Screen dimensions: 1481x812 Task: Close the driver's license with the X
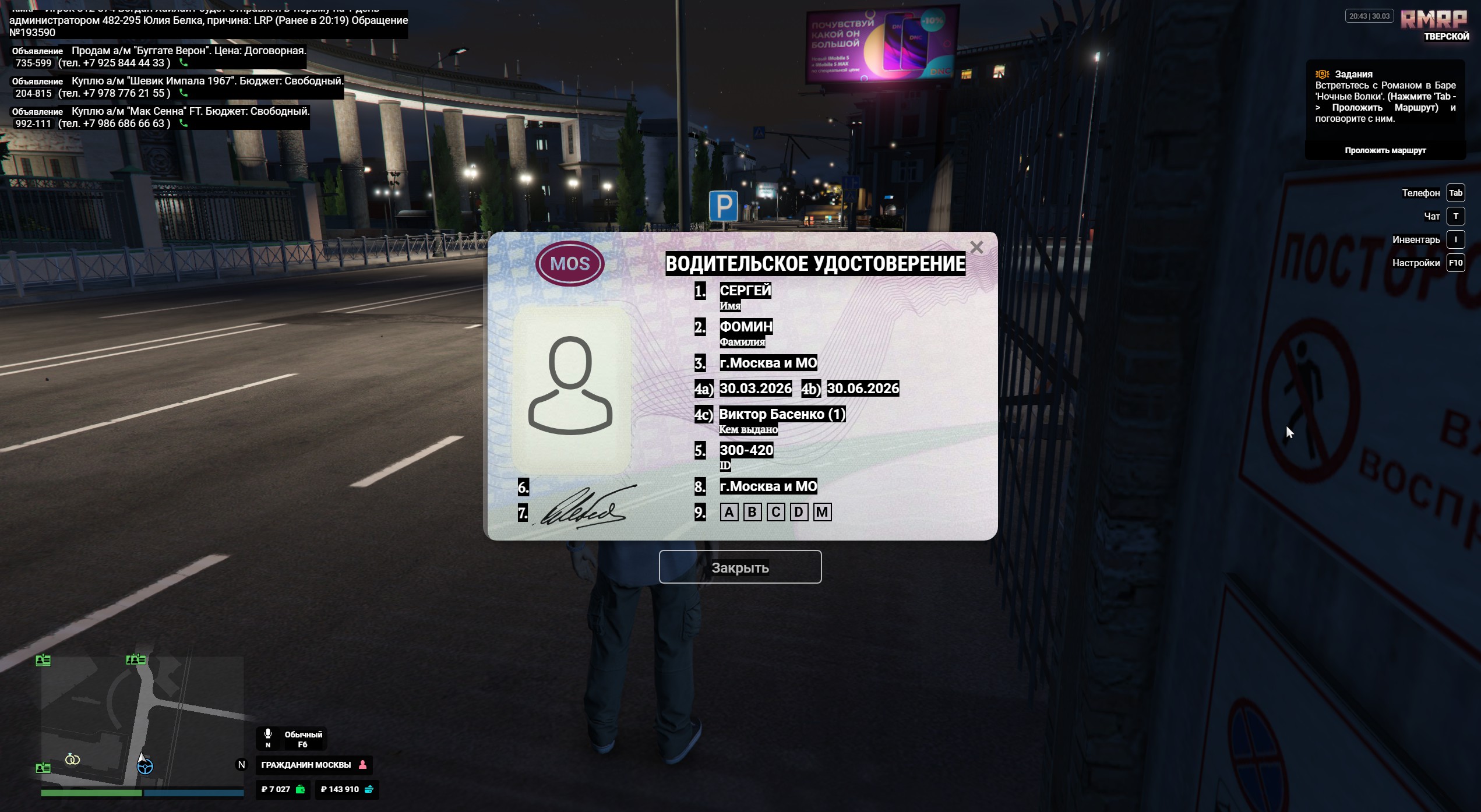[x=976, y=248]
